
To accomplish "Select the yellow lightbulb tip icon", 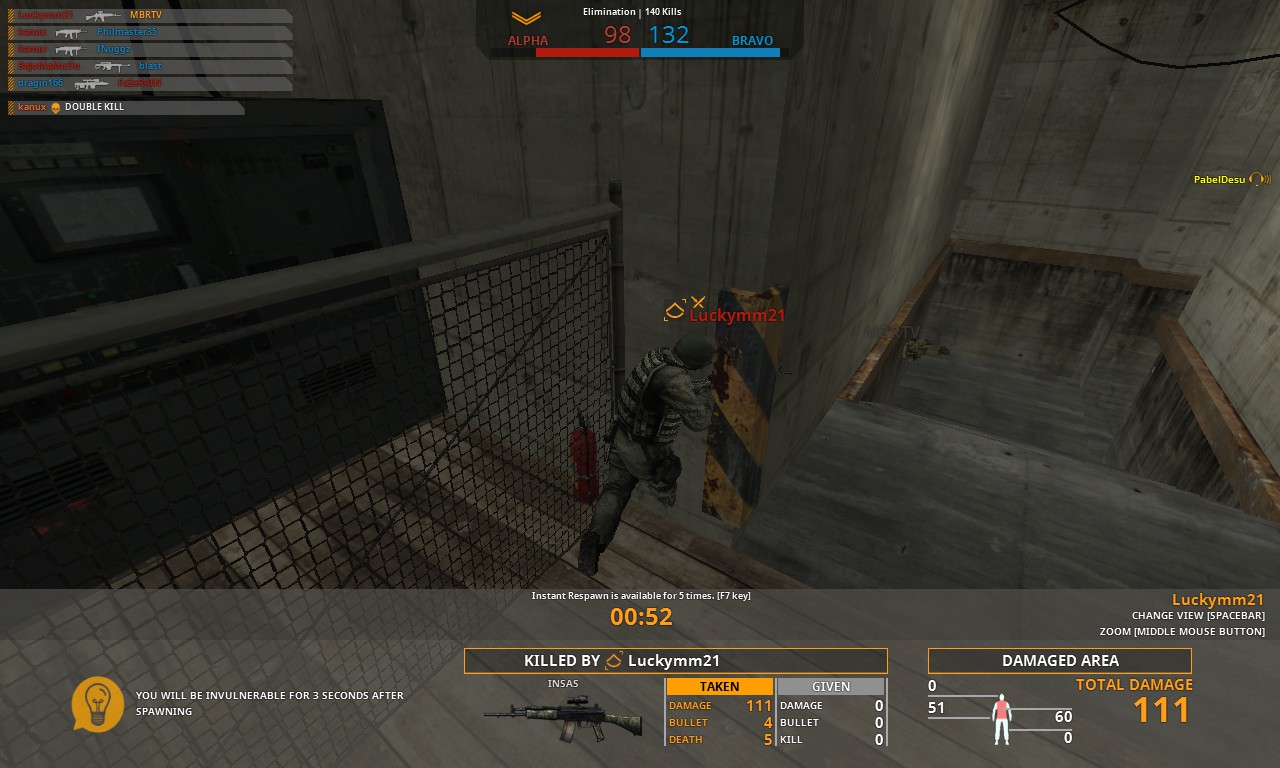I will (97, 704).
